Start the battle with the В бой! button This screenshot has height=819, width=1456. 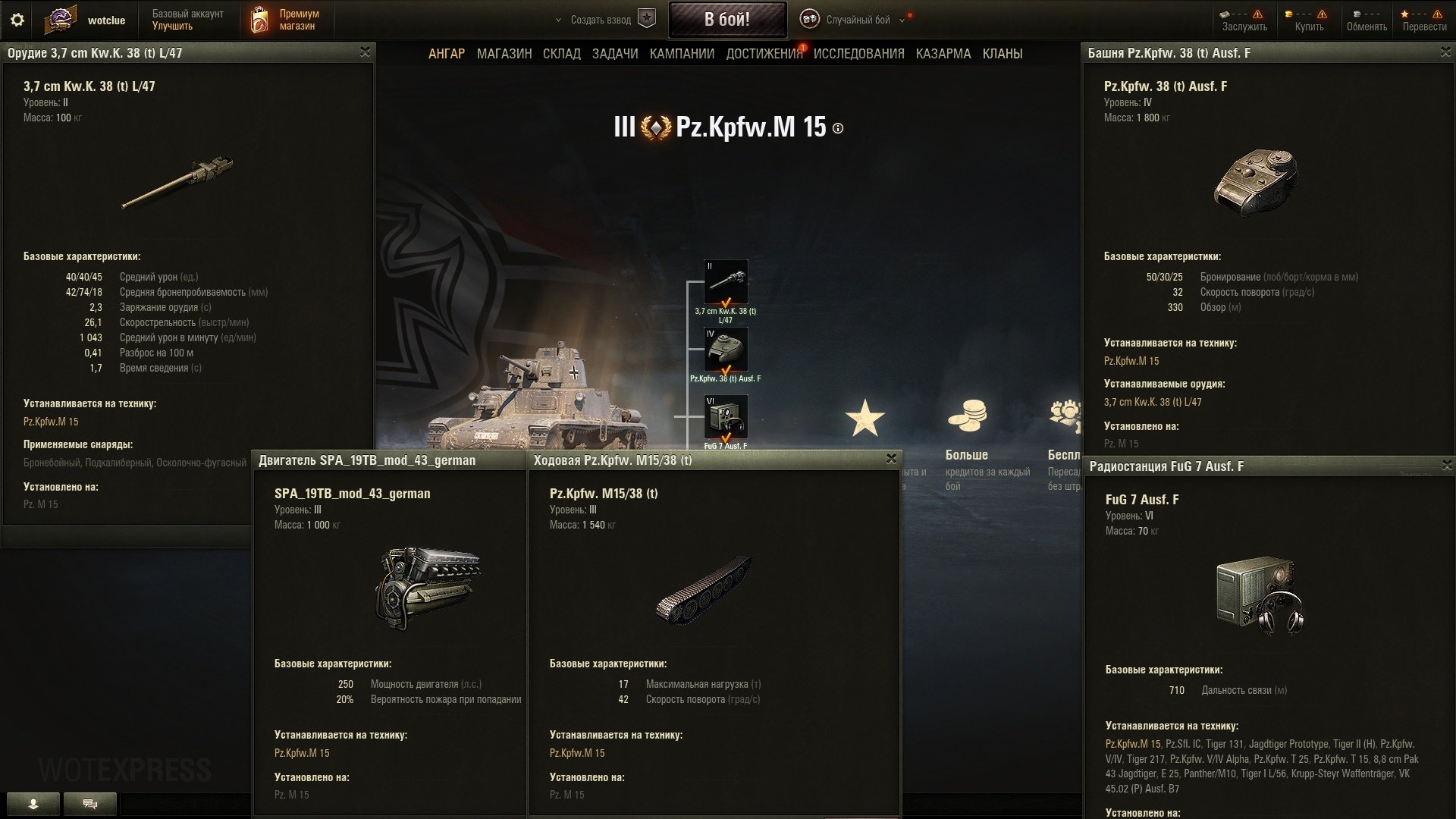726,20
